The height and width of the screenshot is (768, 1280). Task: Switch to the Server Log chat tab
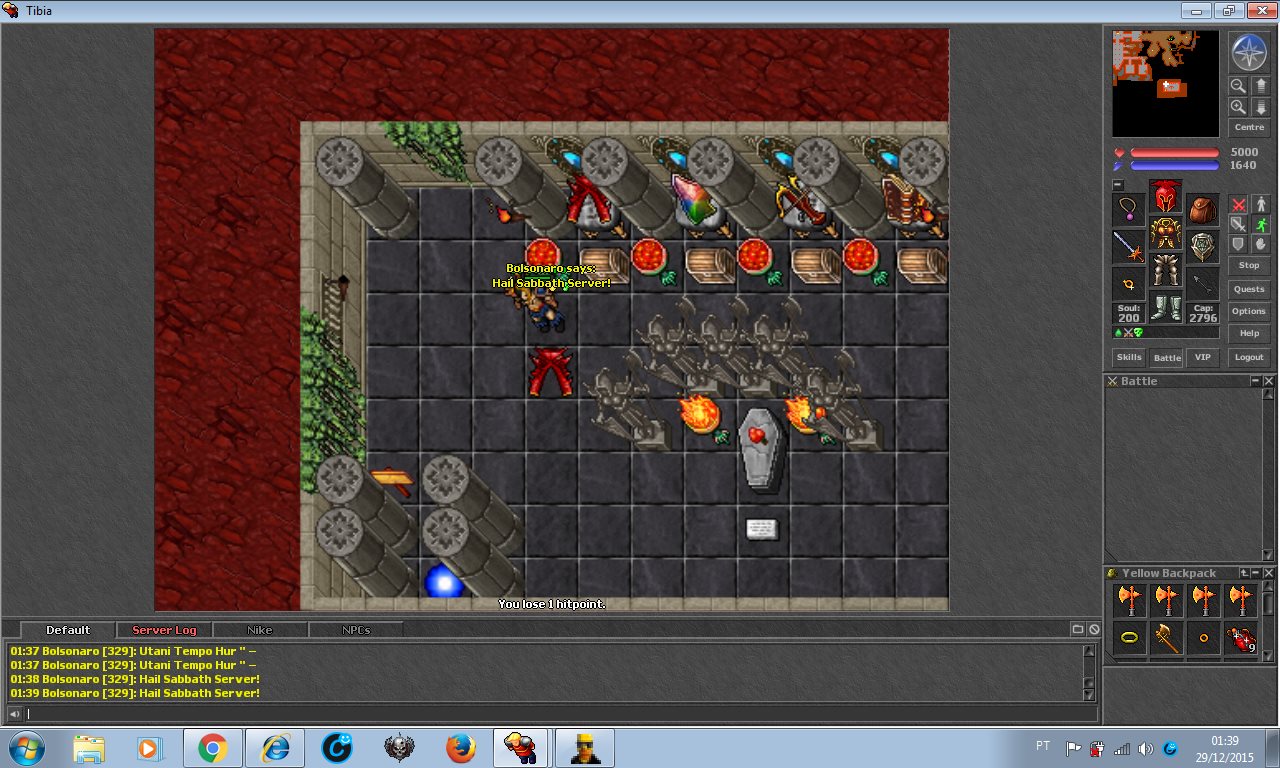[x=164, y=630]
